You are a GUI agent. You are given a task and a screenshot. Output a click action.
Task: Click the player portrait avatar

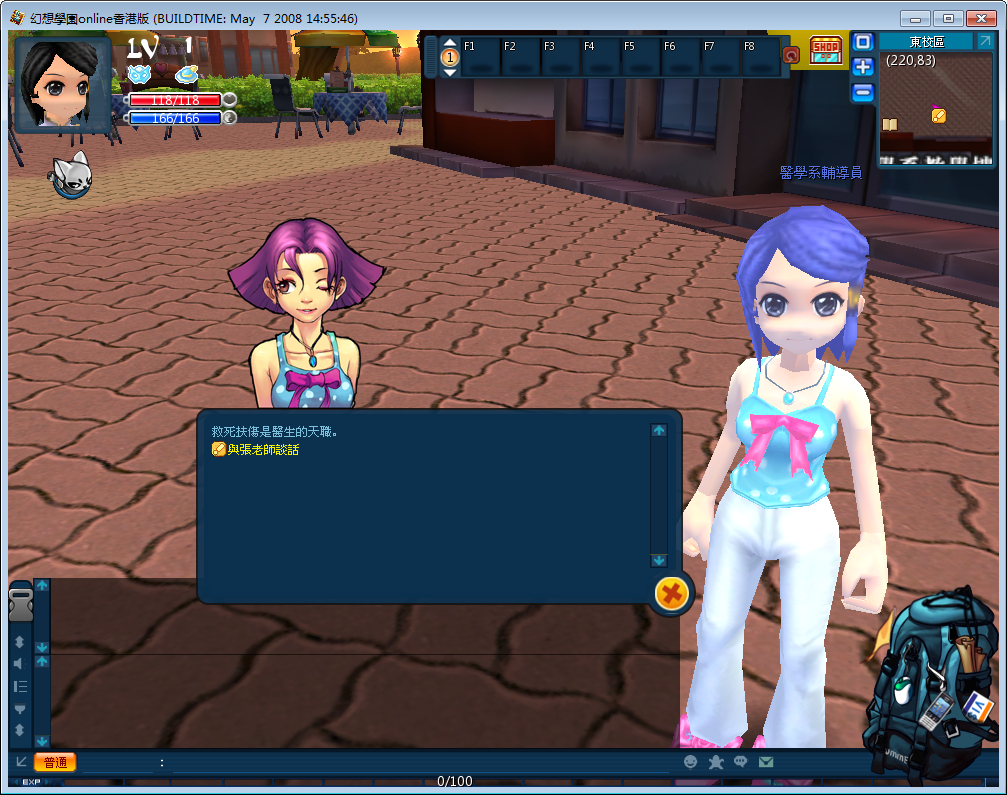point(63,84)
